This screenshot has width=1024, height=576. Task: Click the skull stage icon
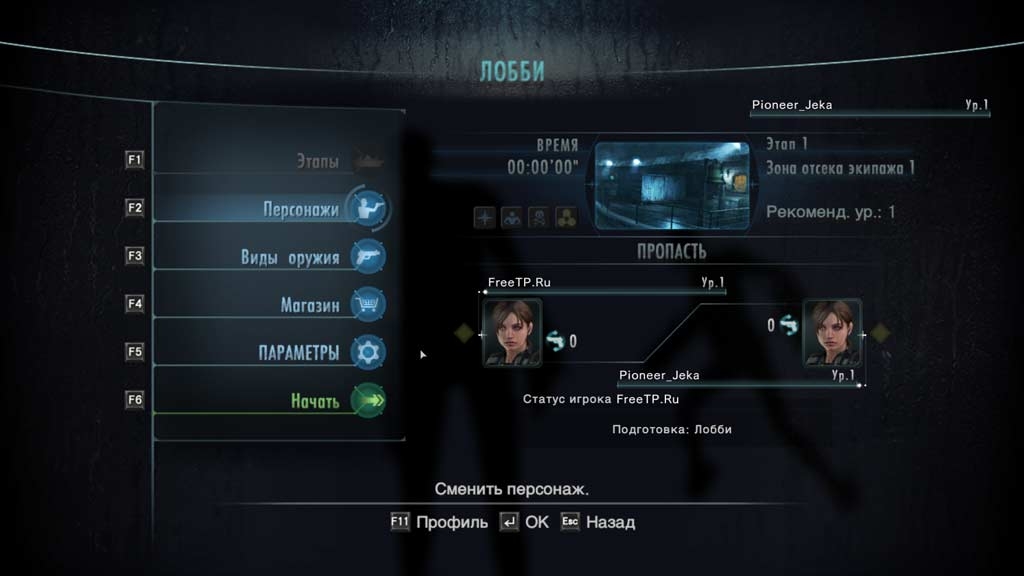click(539, 217)
